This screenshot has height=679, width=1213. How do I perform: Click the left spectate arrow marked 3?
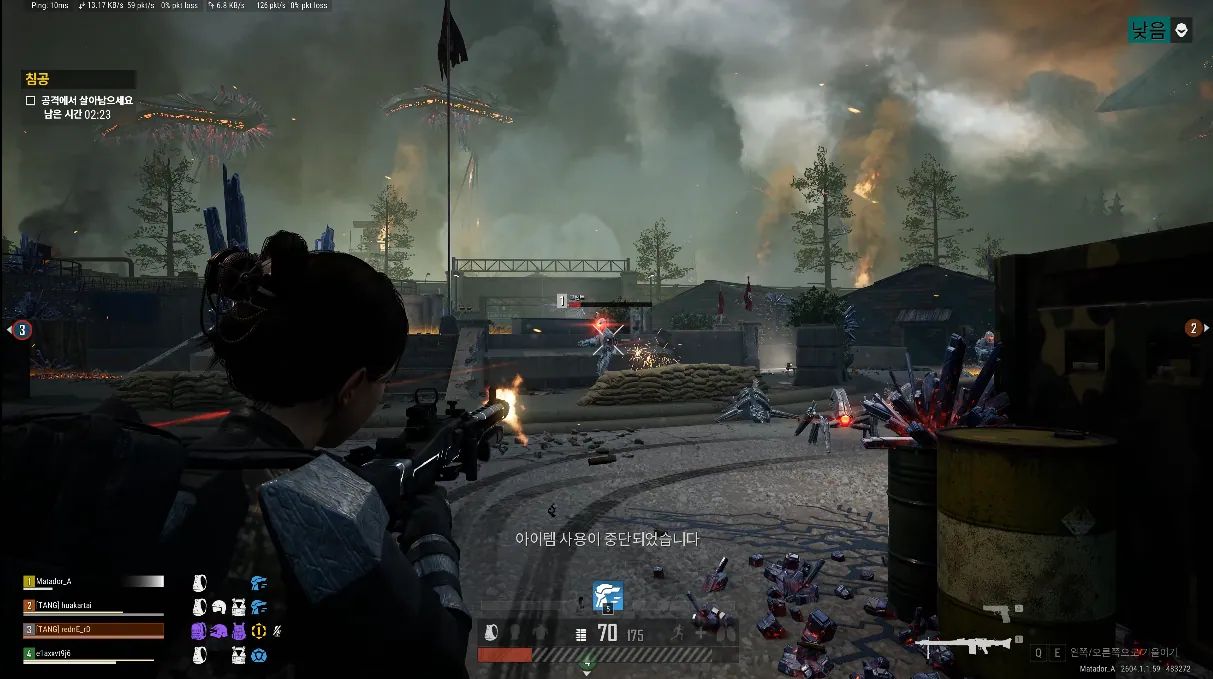coord(20,329)
